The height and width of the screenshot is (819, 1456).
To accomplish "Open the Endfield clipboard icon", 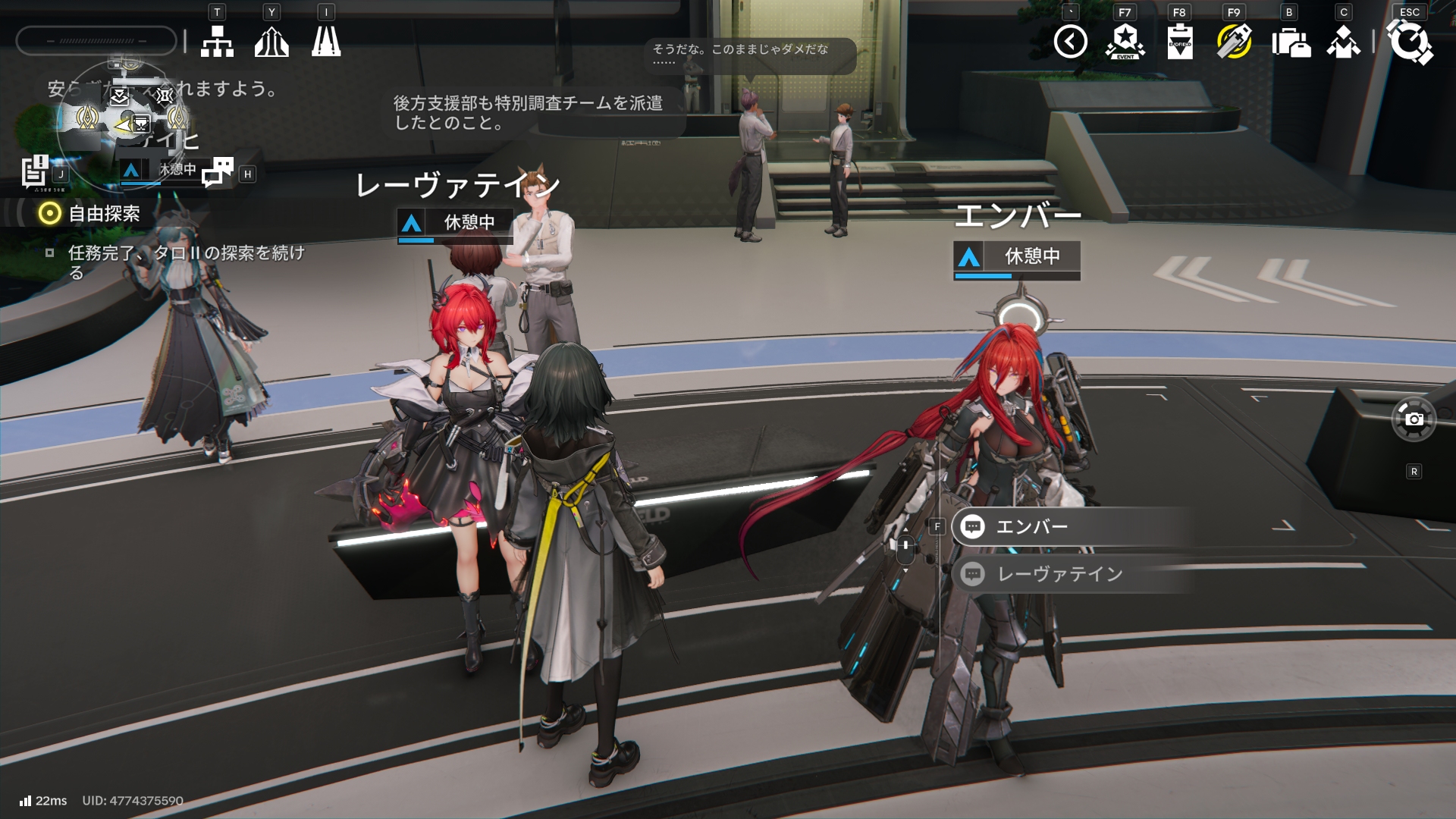I will pos(1180,42).
